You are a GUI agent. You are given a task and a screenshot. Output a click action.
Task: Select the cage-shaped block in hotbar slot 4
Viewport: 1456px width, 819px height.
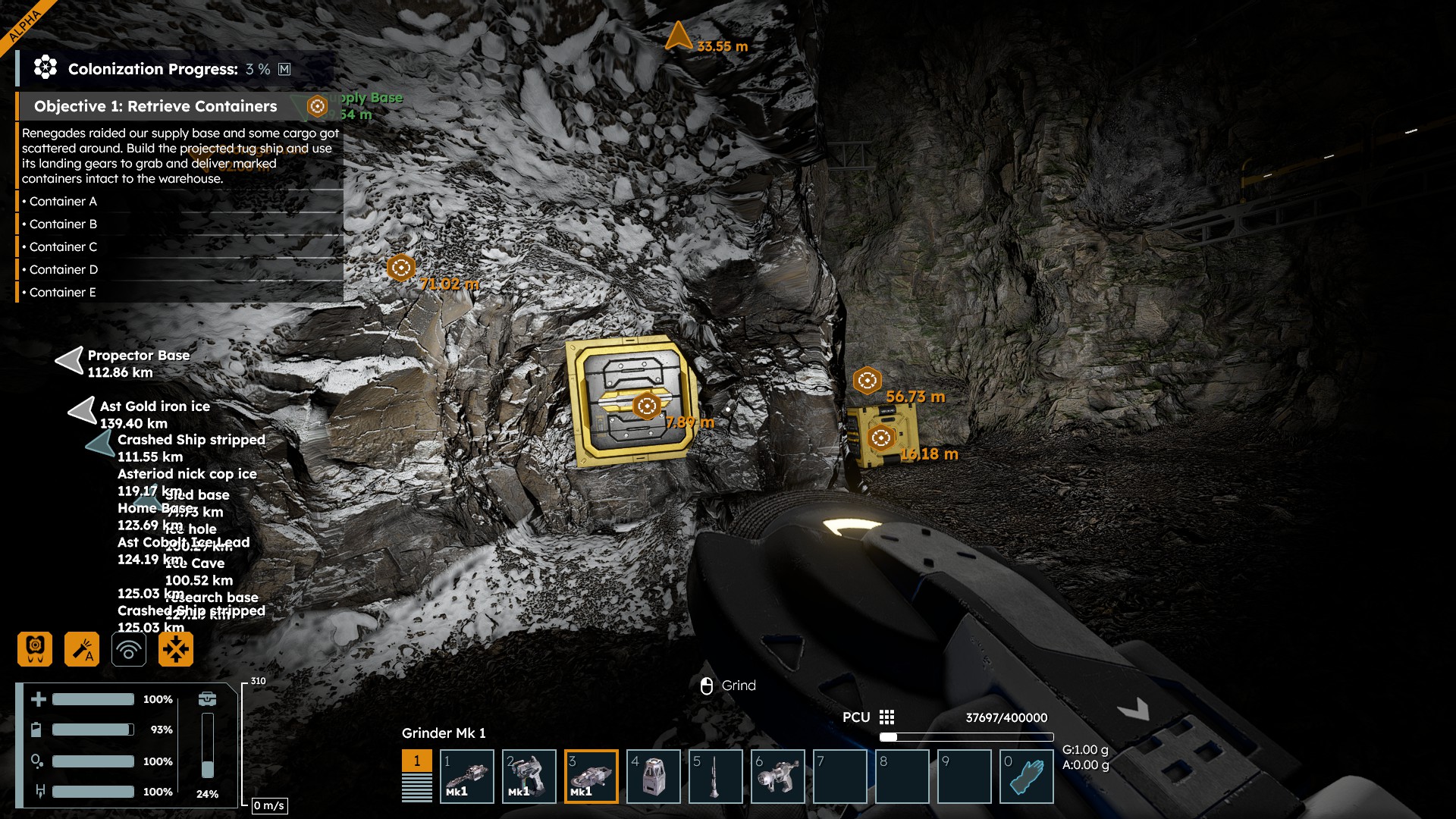tap(654, 777)
